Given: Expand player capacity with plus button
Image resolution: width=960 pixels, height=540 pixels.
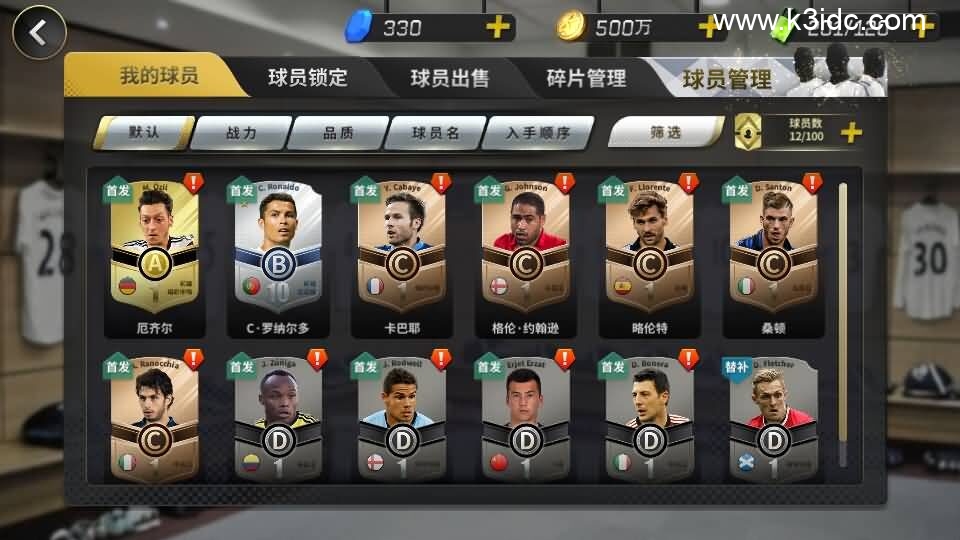Looking at the screenshot, I should click(x=851, y=132).
